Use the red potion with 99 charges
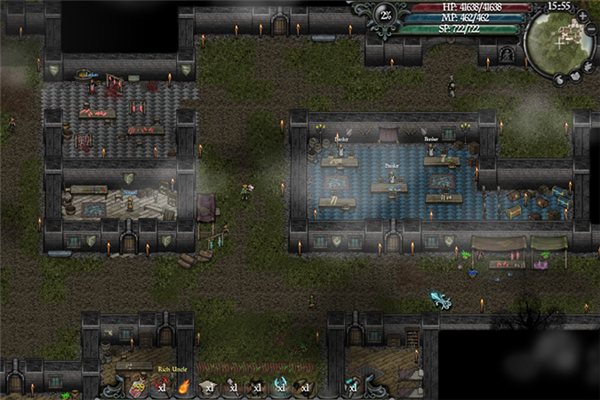The image size is (600, 400). [x=137, y=386]
